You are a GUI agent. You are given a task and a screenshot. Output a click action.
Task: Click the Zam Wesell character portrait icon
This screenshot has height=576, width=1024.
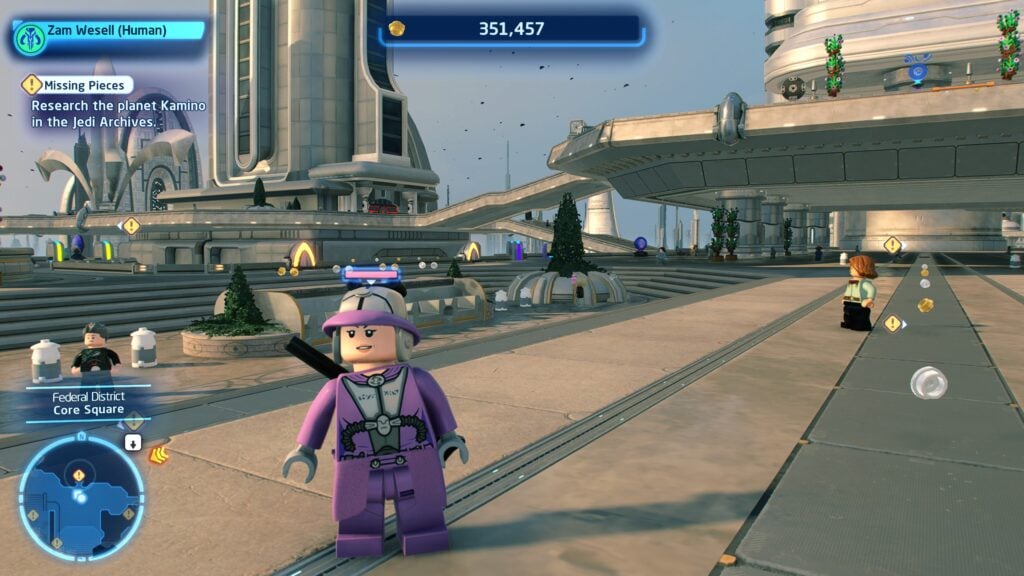click(x=29, y=38)
